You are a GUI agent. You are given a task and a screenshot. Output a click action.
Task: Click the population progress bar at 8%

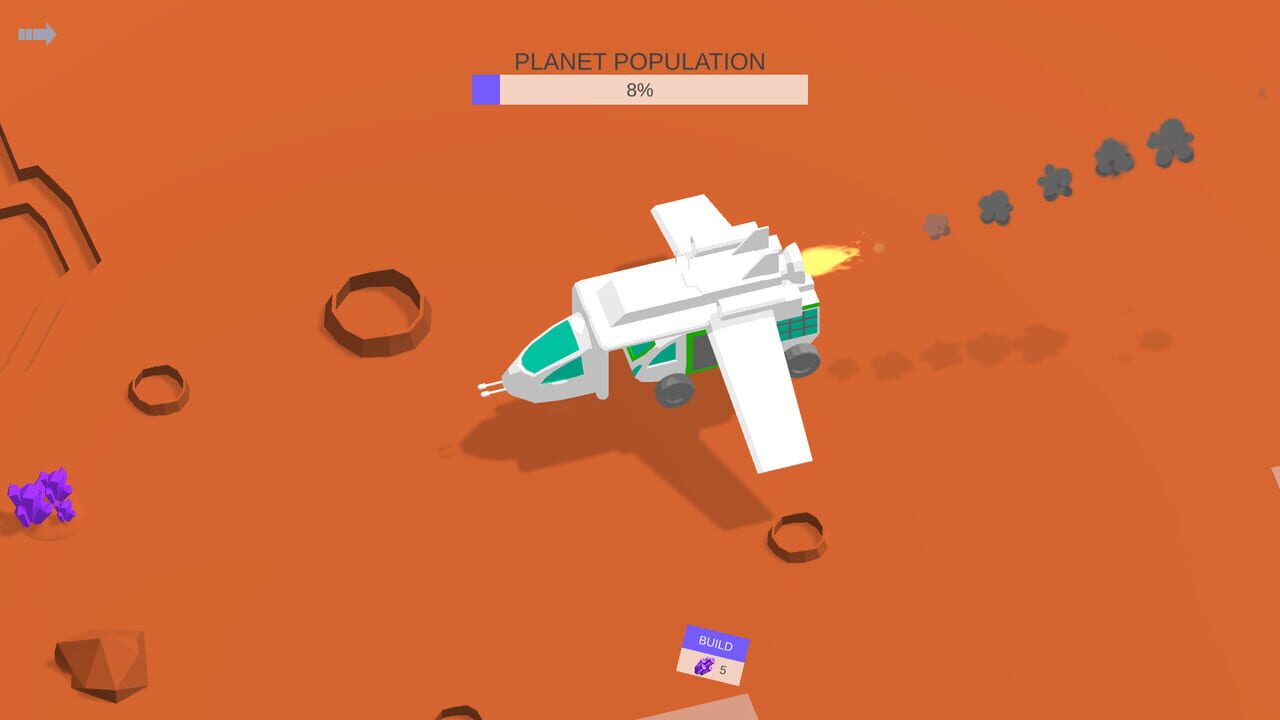[640, 90]
